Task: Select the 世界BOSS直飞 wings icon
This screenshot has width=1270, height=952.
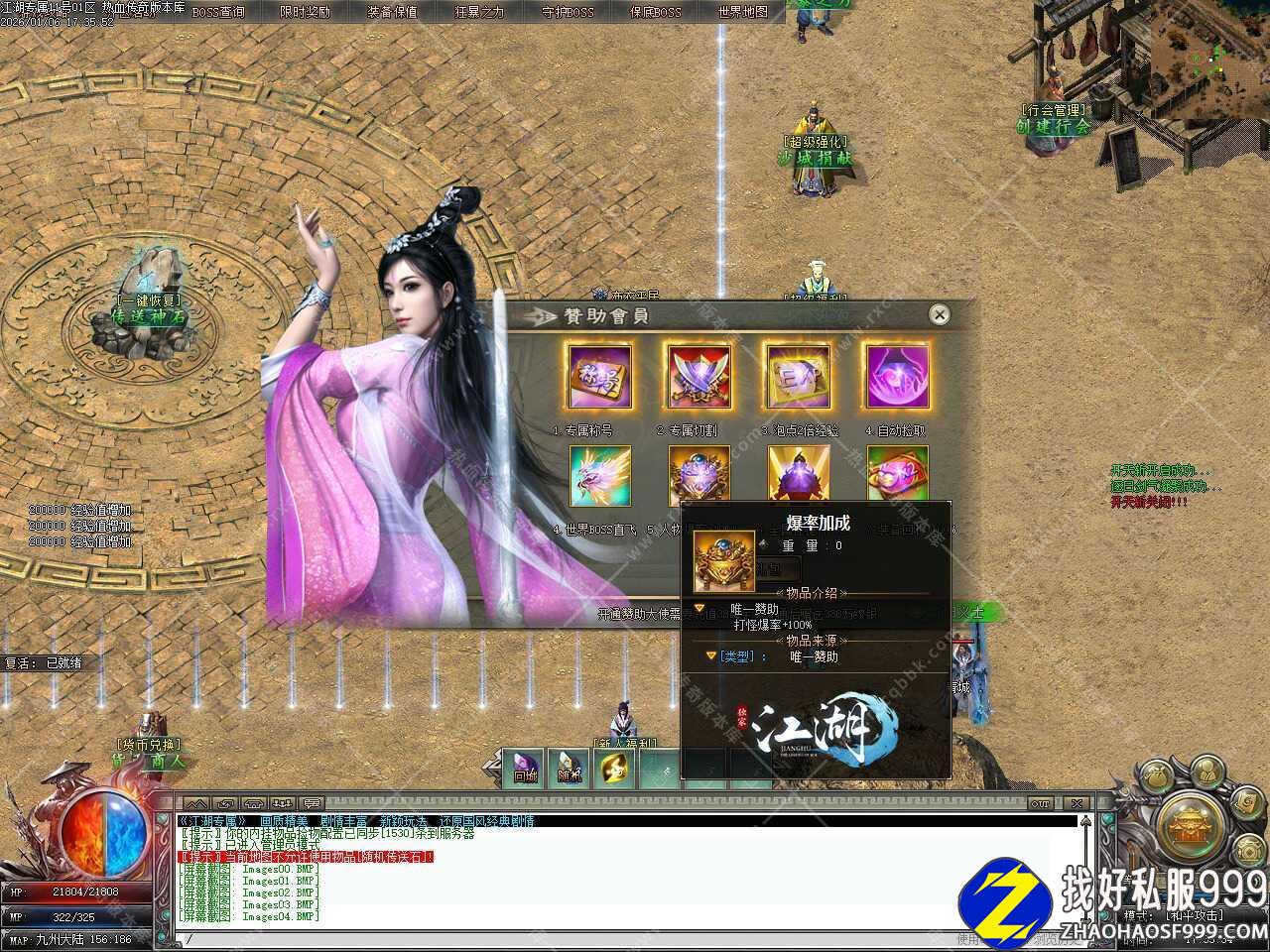Action: point(599,476)
